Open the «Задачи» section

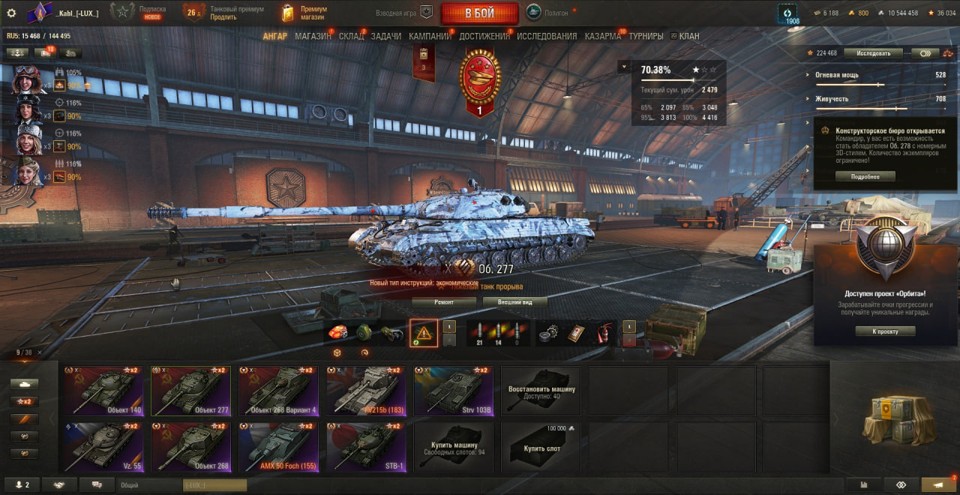[386, 36]
